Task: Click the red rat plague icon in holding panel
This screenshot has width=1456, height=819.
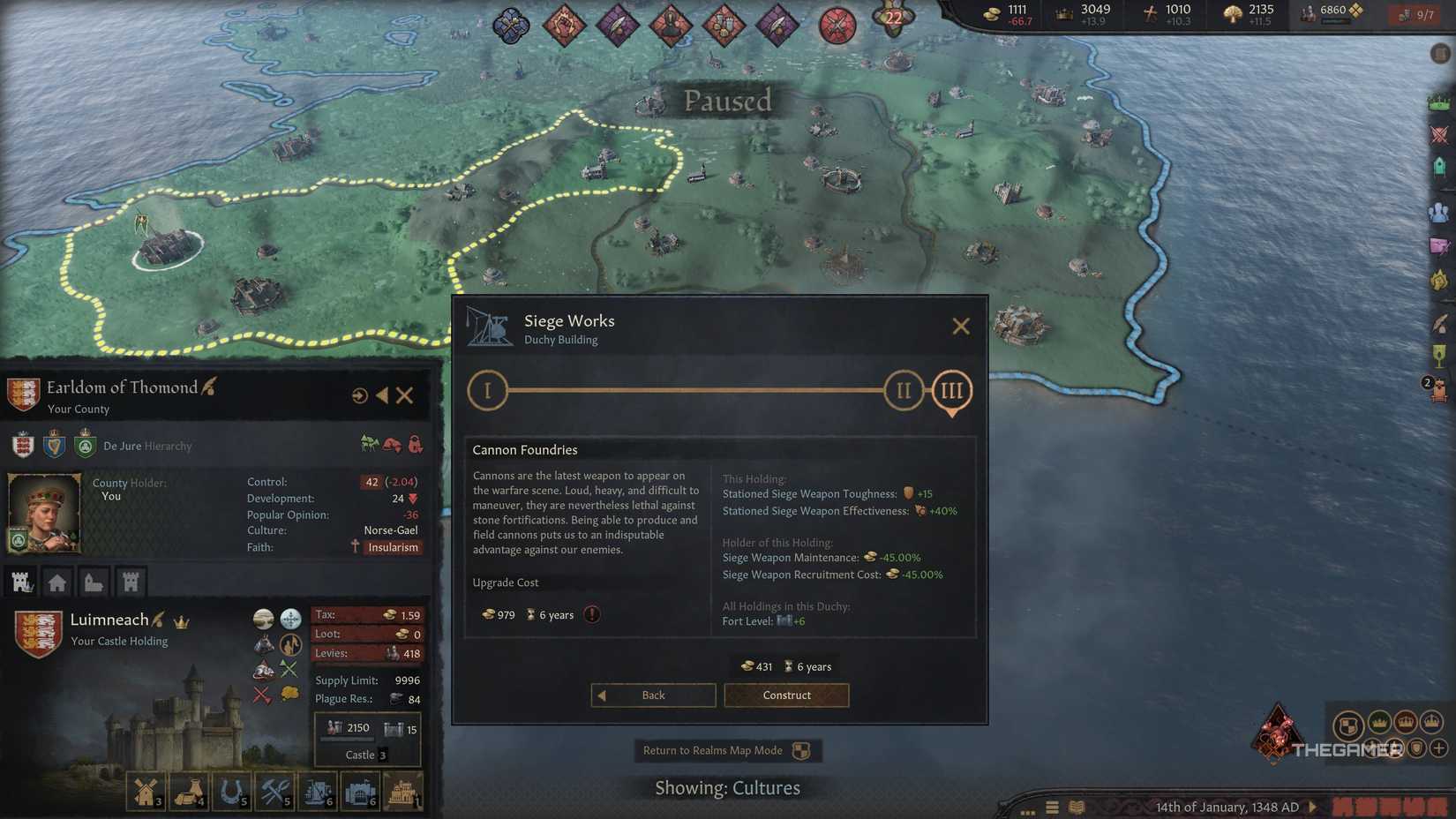Action: click(262, 669)
